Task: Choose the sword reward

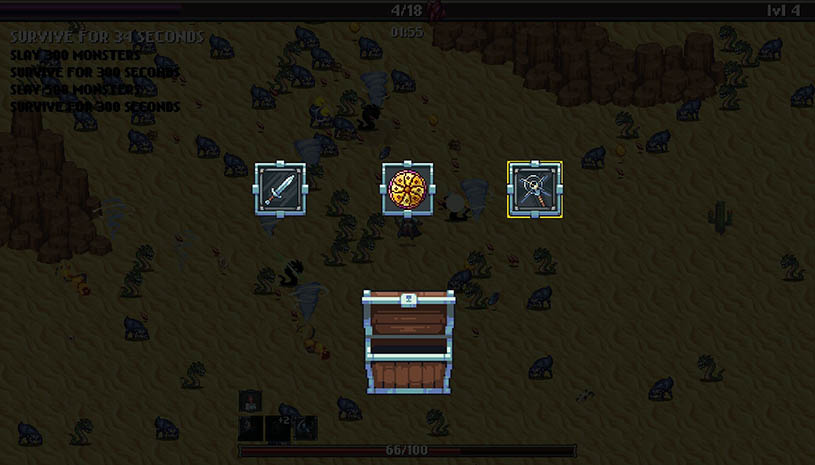Action: pos(280,188)
